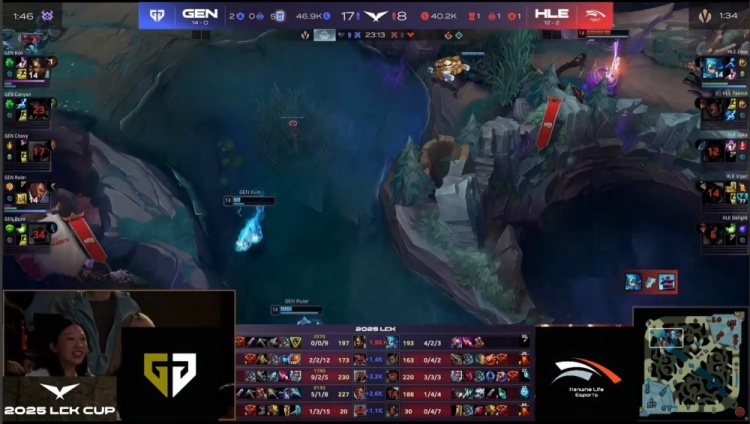
Task: Select GEN Duro's champion portrait
Action: pos(37,233)
